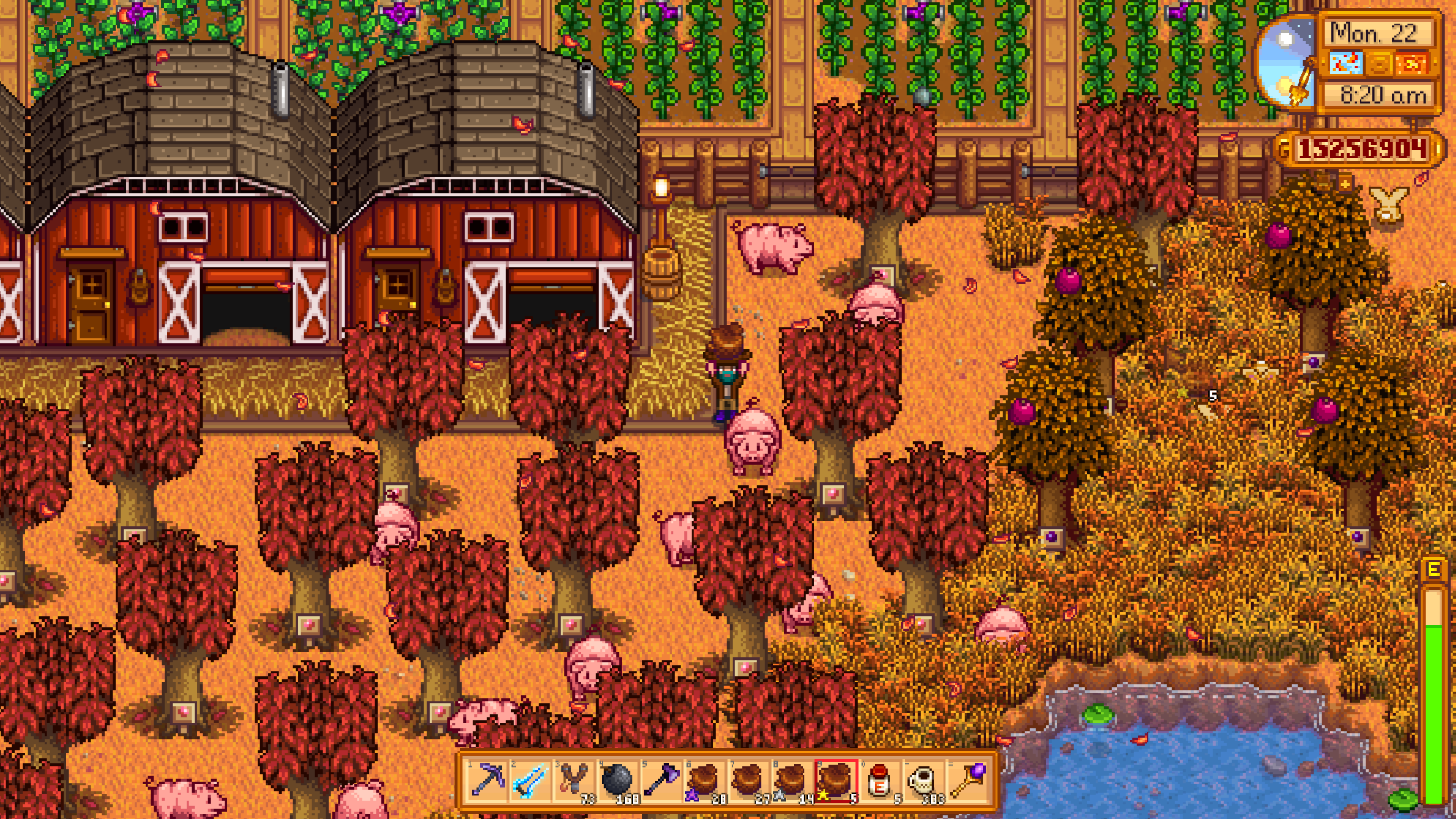The width and height of the screenshot is (1456, 819).
Task: Choose the coffee mug stack
Action: [x=922, y=781]
